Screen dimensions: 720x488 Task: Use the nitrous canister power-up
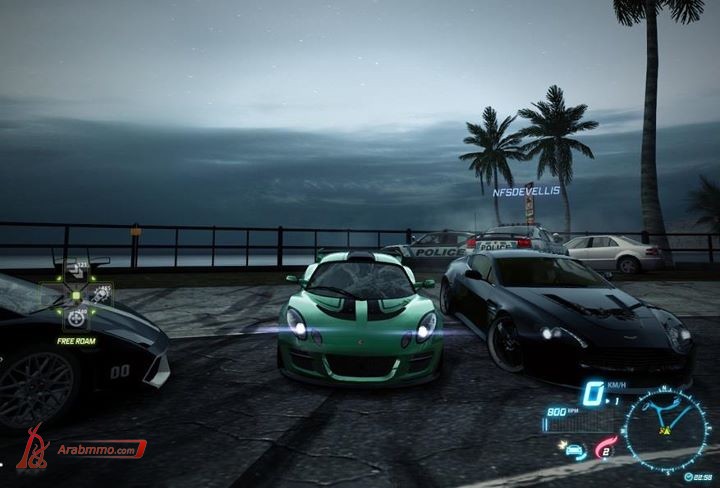pos(100,294)
